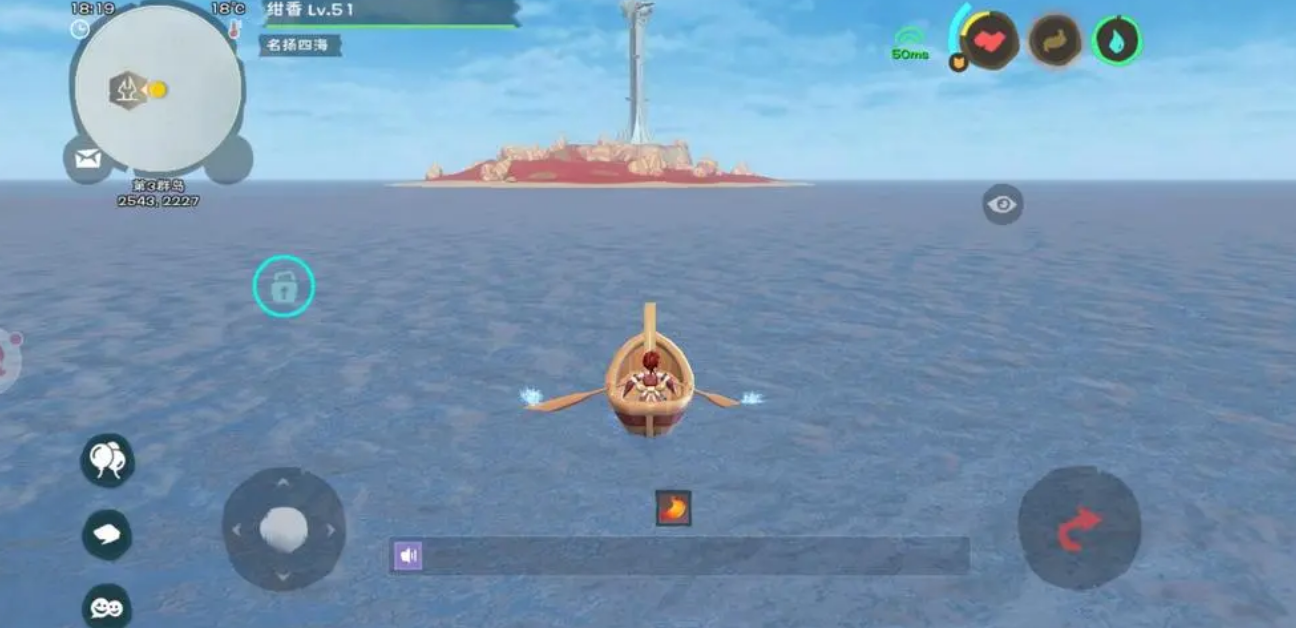Activate the flame skill icon
The height and width of the screenshot is (628, 1296).
pyautogui.click(x=673, y=508)
